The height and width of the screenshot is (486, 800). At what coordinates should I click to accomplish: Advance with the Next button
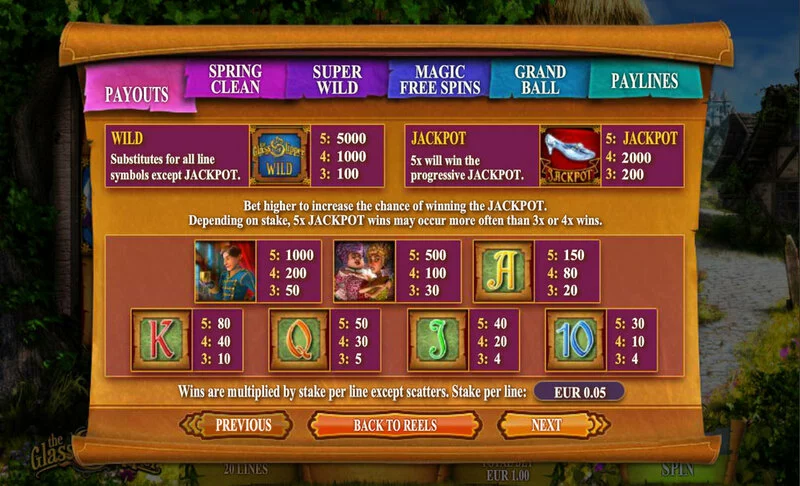[546, 425]
